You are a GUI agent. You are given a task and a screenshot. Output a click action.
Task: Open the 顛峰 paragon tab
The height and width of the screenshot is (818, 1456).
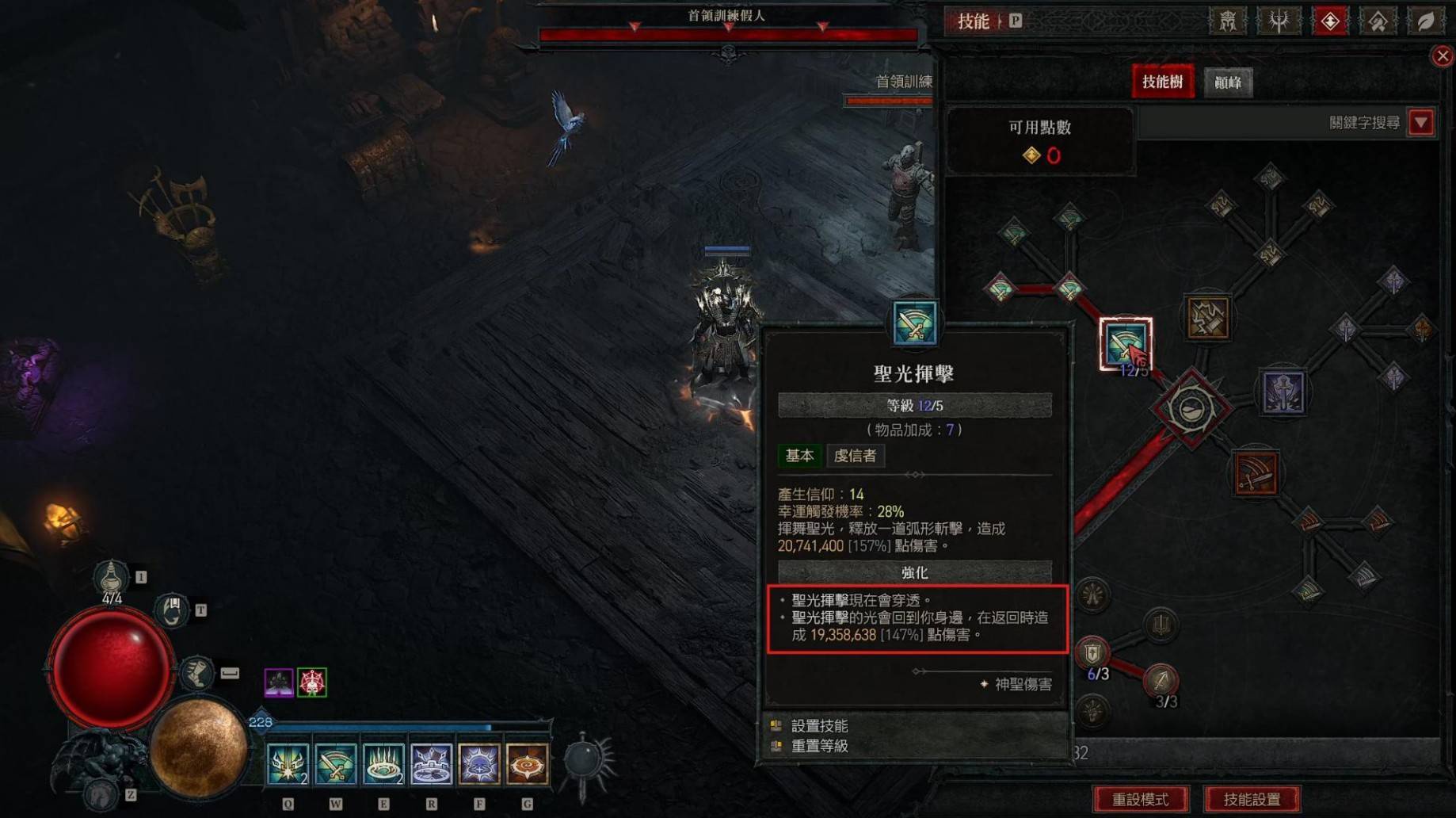[1228, 82]
